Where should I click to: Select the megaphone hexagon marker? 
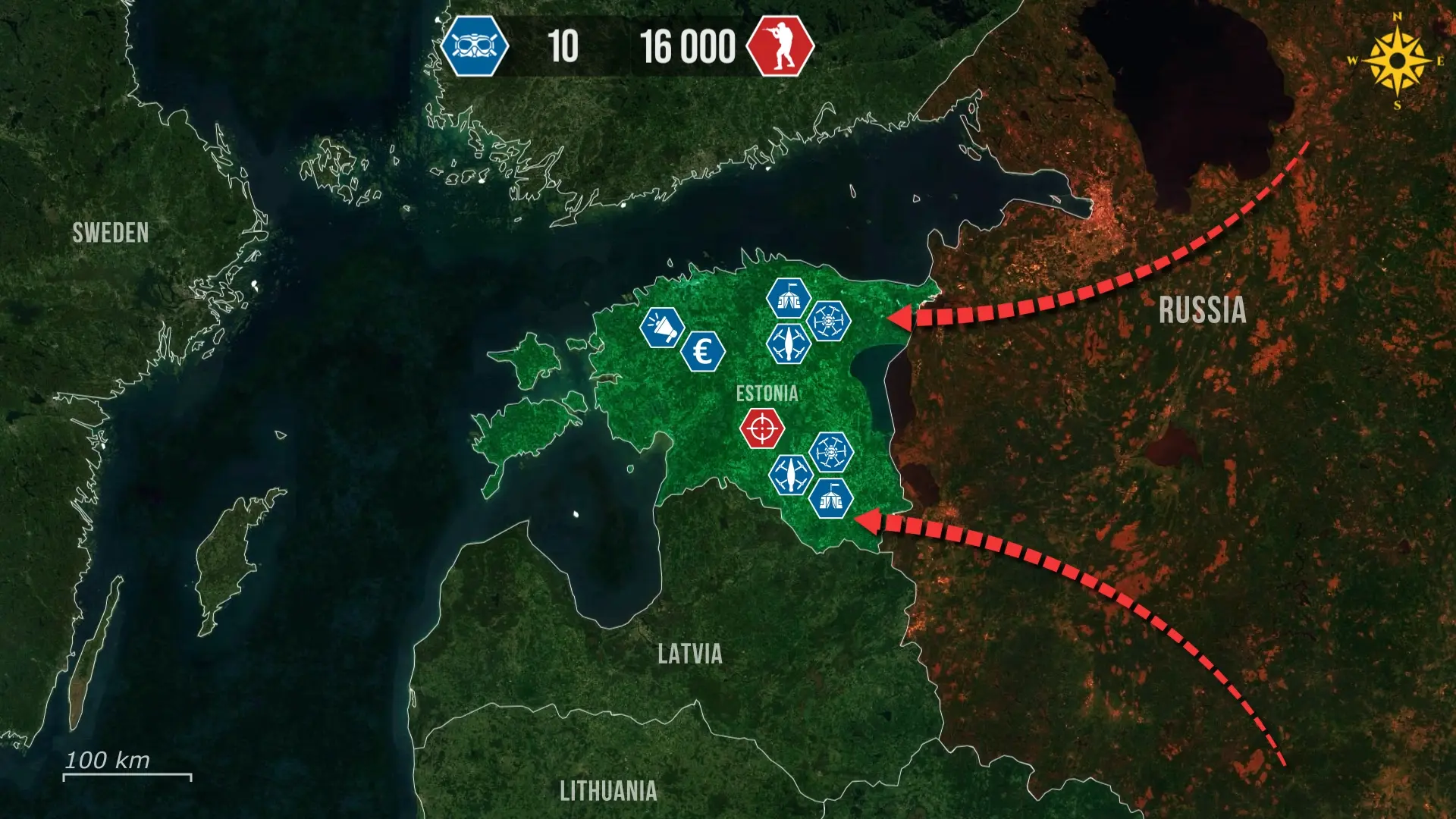(x=662, y=328)
